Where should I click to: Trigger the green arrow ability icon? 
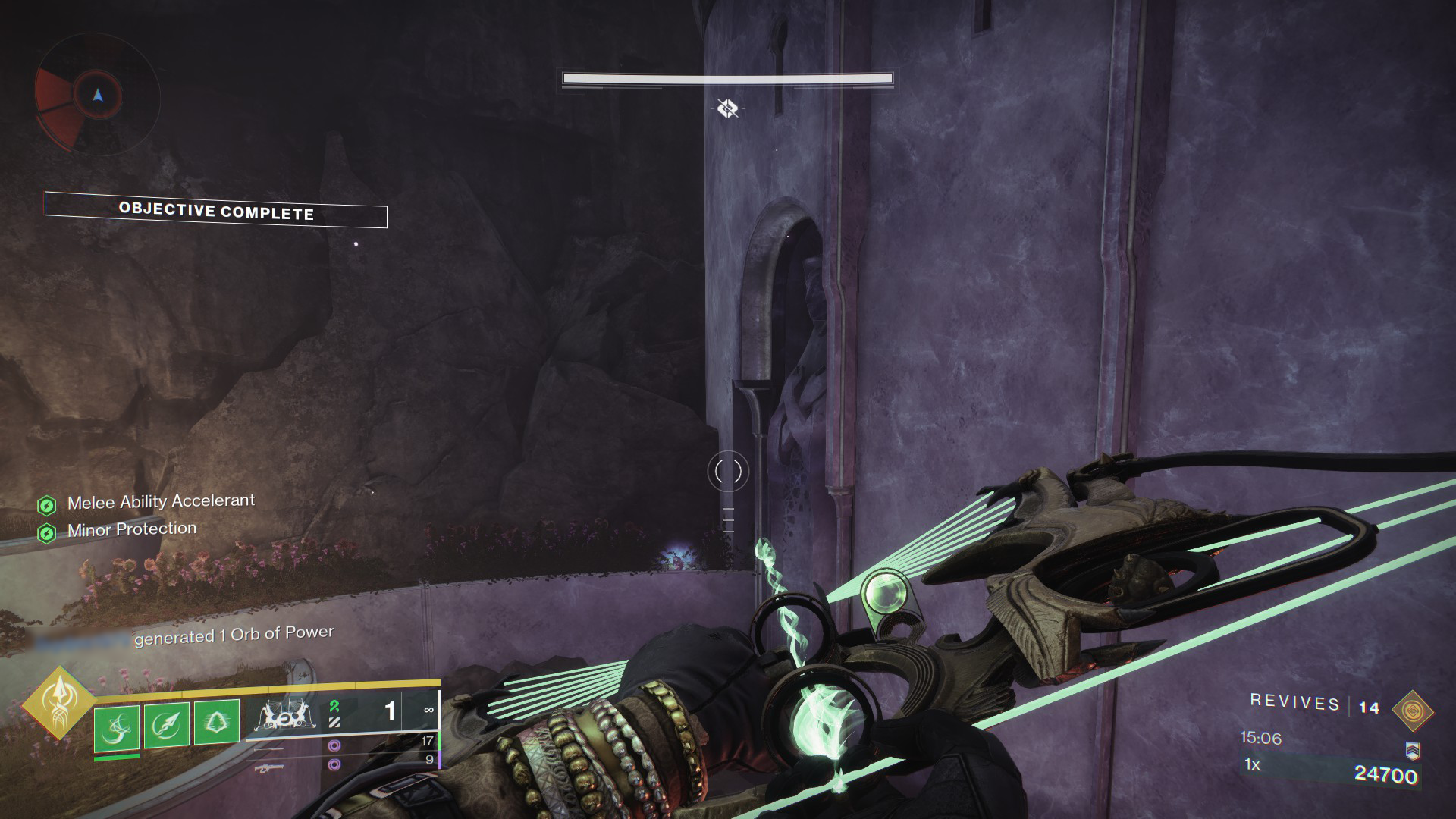pos(167,725)
